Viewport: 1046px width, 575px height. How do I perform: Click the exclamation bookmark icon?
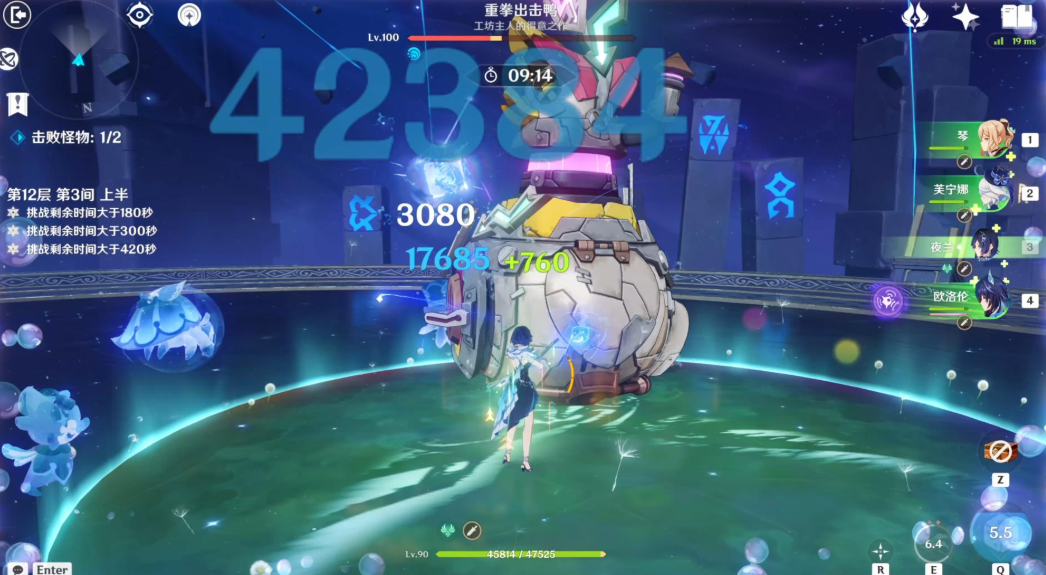[17, 103]
